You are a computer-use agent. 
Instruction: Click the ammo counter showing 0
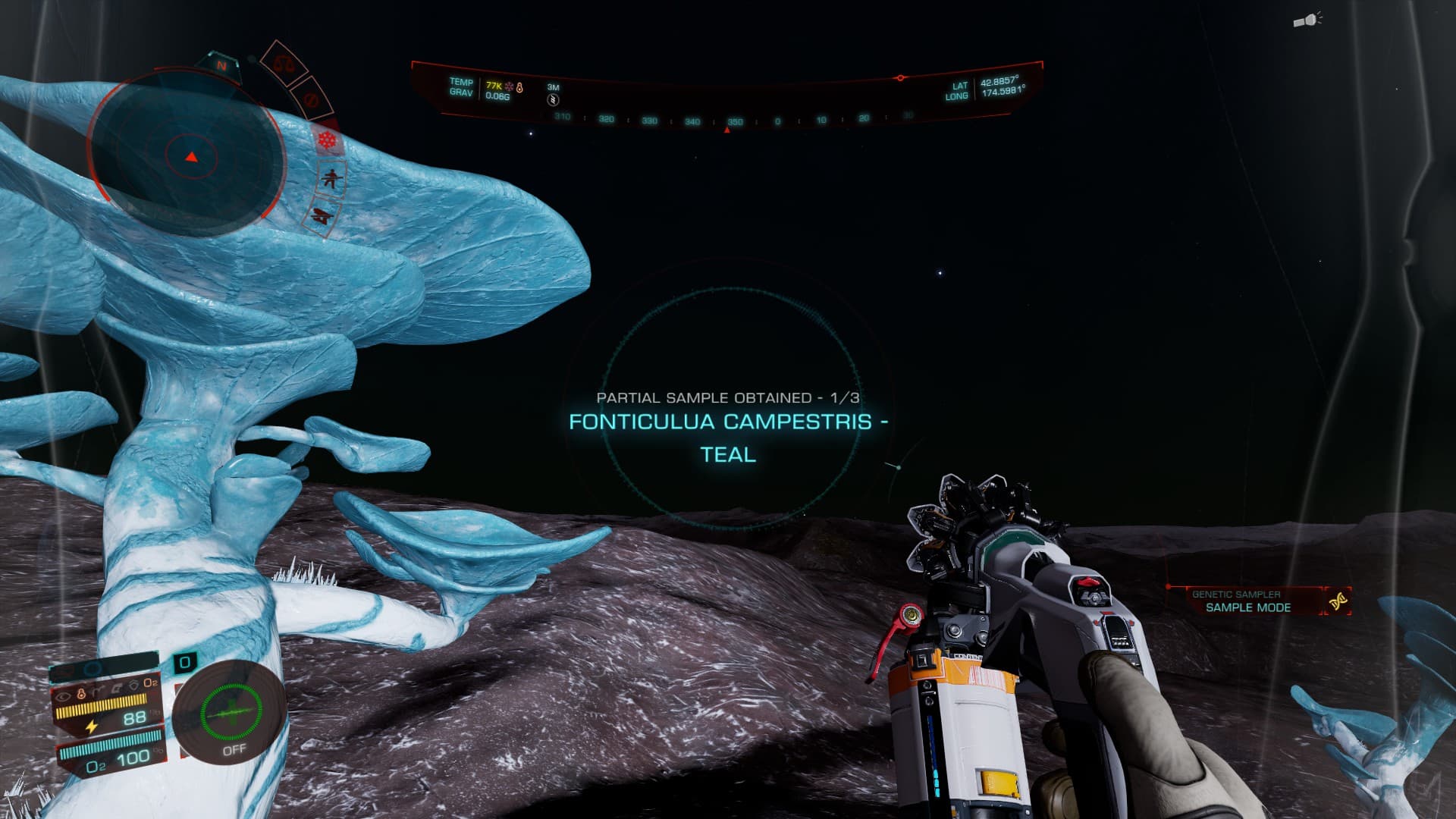[x=184, y=664]
